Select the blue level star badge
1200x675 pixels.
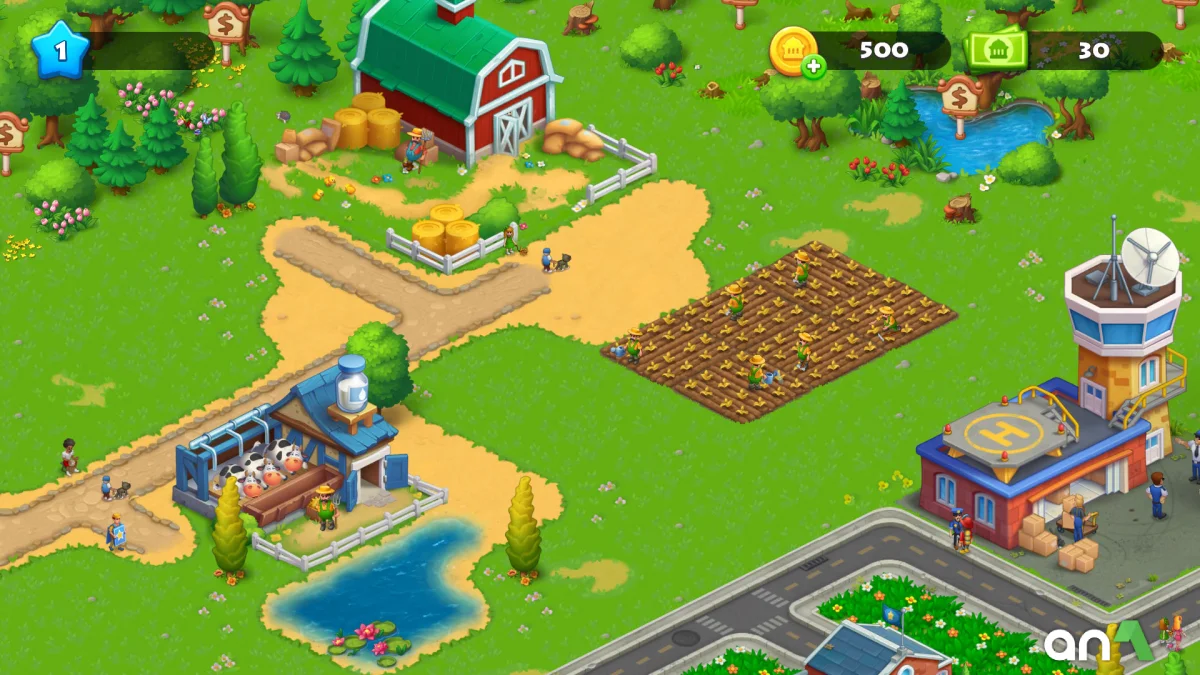click(59, 49)
